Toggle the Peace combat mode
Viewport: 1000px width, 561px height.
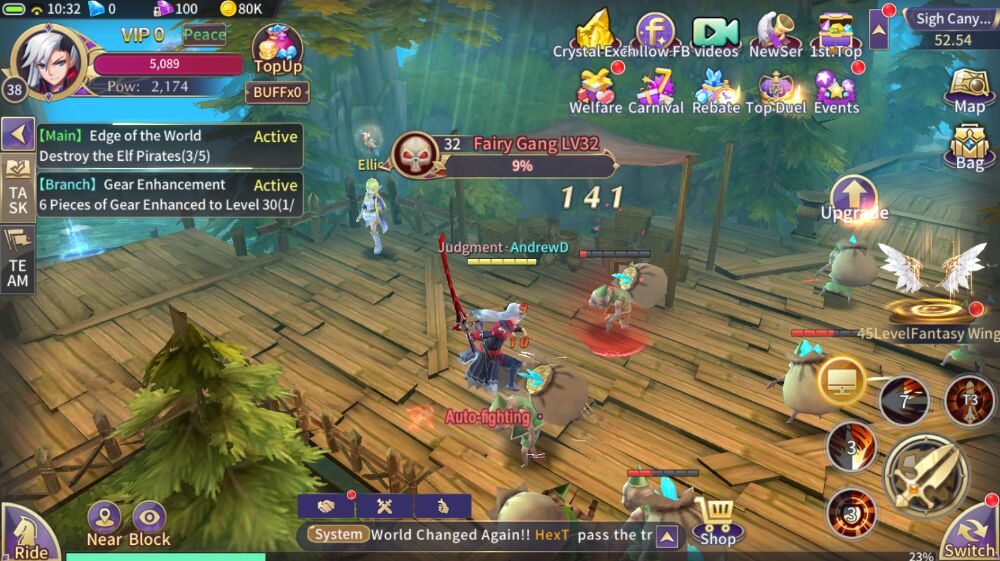204,35
